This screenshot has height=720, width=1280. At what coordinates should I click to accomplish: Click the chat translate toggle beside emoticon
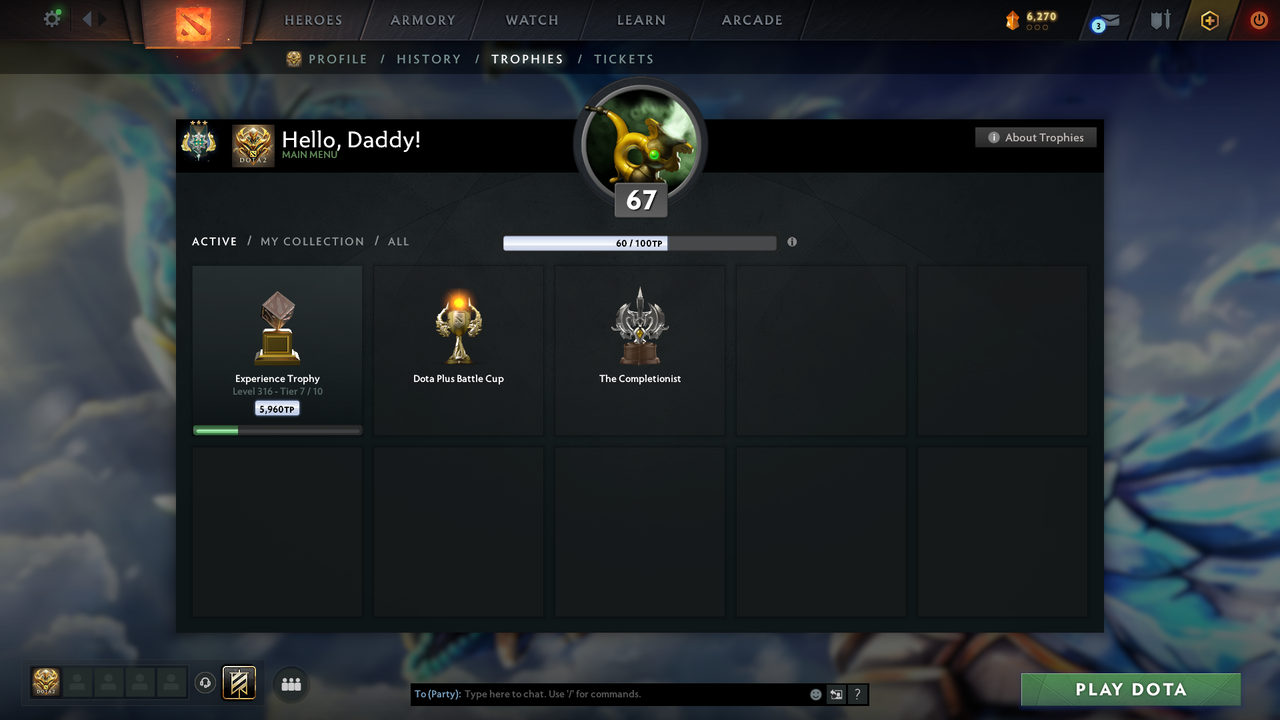click(836, 693)
